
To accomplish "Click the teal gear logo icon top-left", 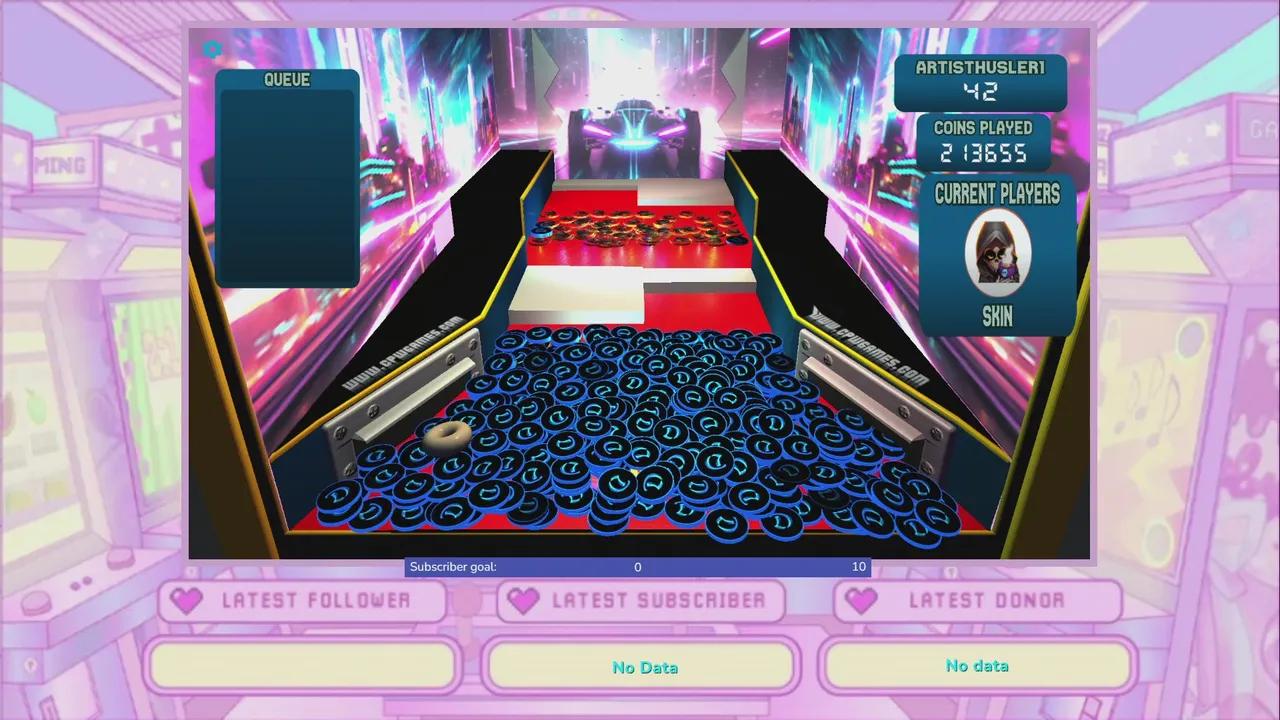I will coord(211,48).
